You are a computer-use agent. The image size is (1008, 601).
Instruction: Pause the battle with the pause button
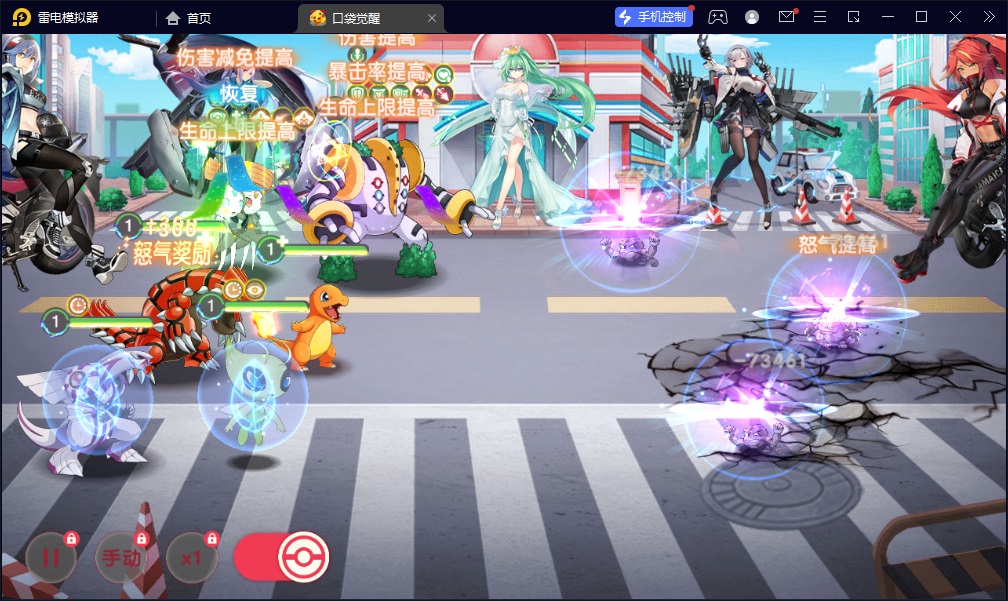tap(51, 558)
